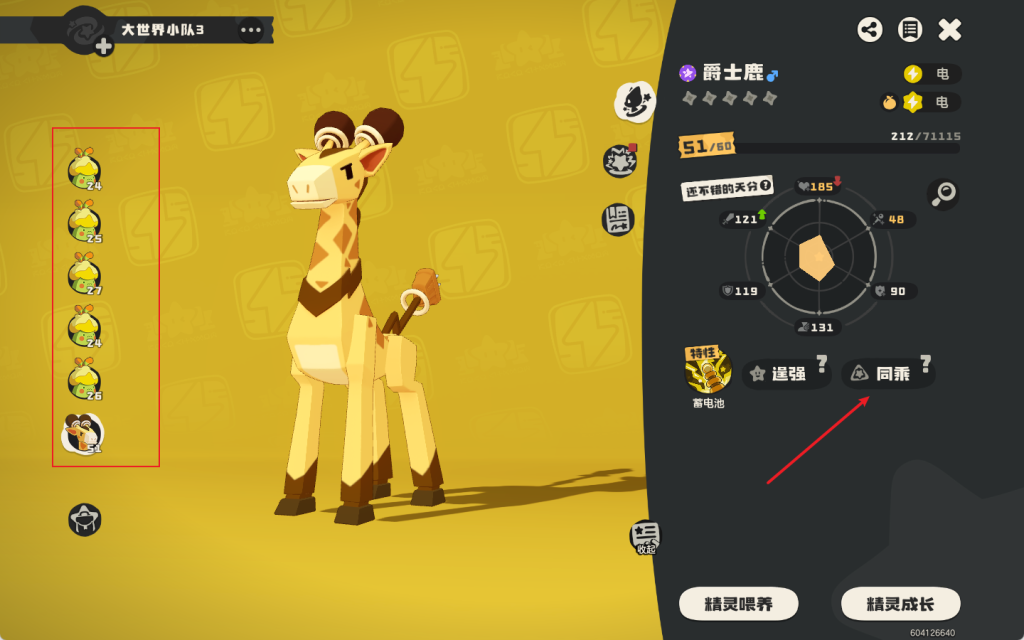The width and height of the screenshot is (1024, 640).
Task: Open the list icon next to share
Action: (909, 30)
